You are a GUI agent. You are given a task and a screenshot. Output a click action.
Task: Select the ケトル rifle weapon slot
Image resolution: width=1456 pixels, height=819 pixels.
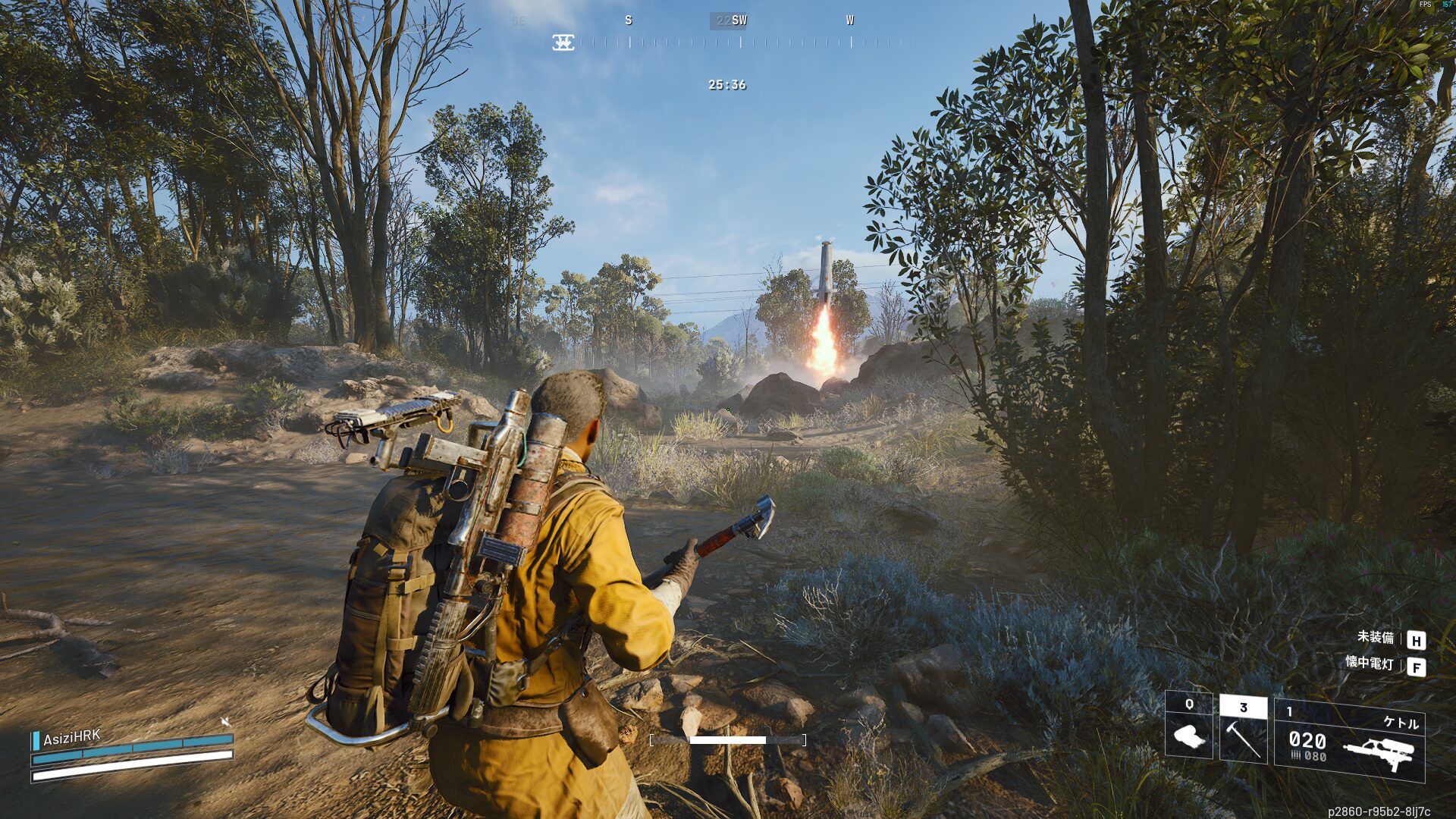click(1349, 740)
